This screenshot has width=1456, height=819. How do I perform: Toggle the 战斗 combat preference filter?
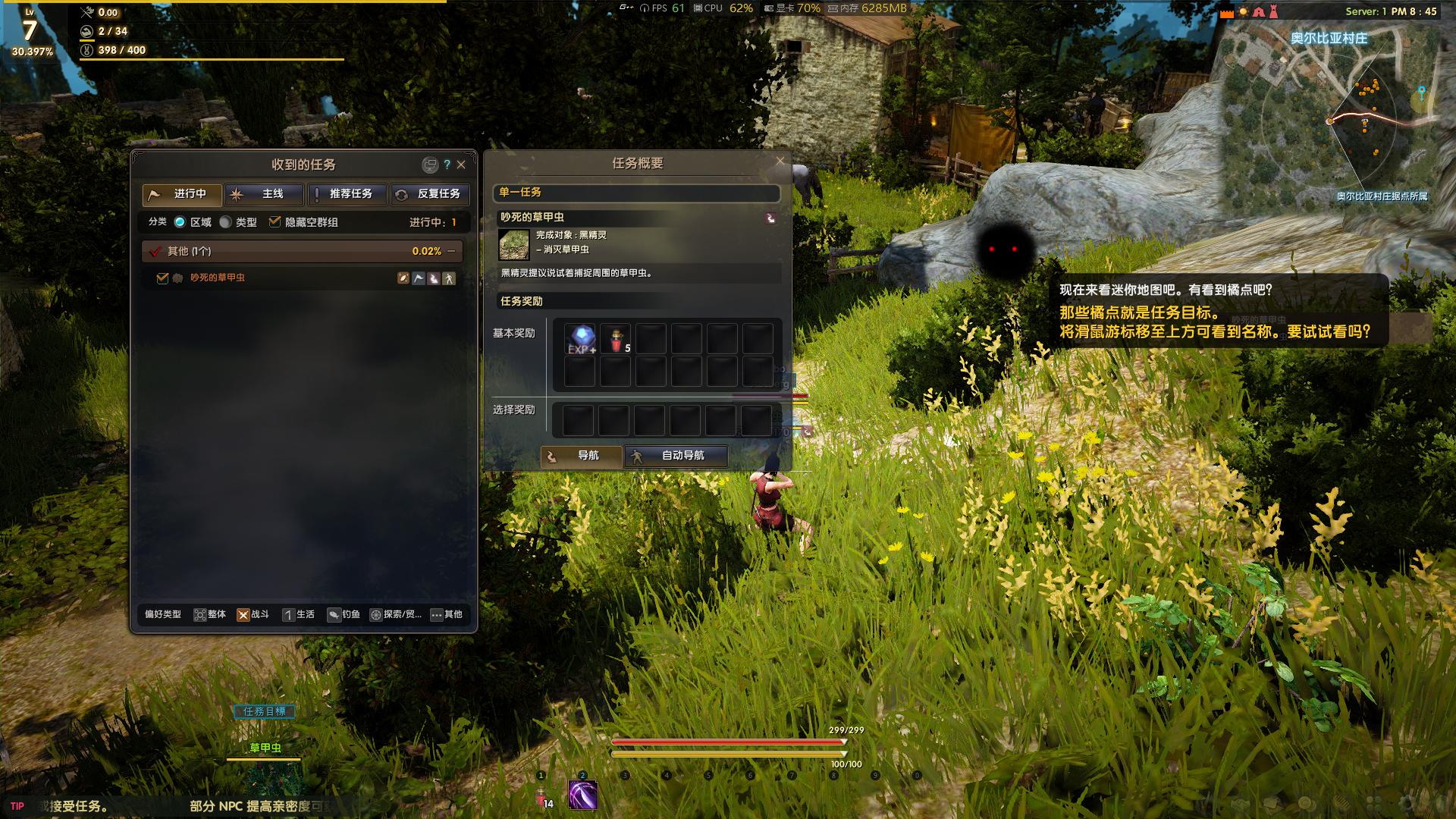click(x=253, y=614)
